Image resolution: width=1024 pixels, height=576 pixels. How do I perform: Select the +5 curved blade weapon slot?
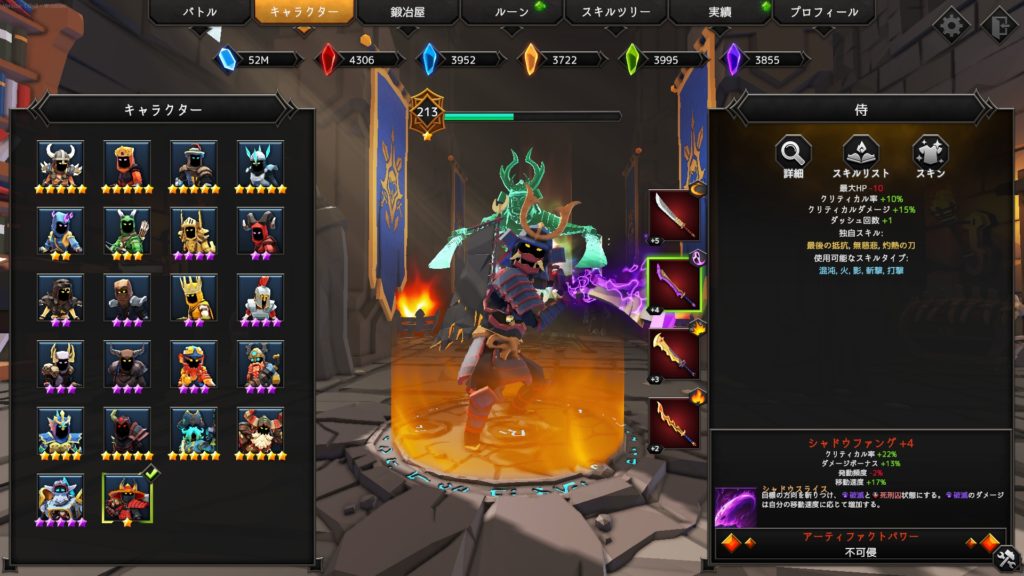tap(672, 215)
